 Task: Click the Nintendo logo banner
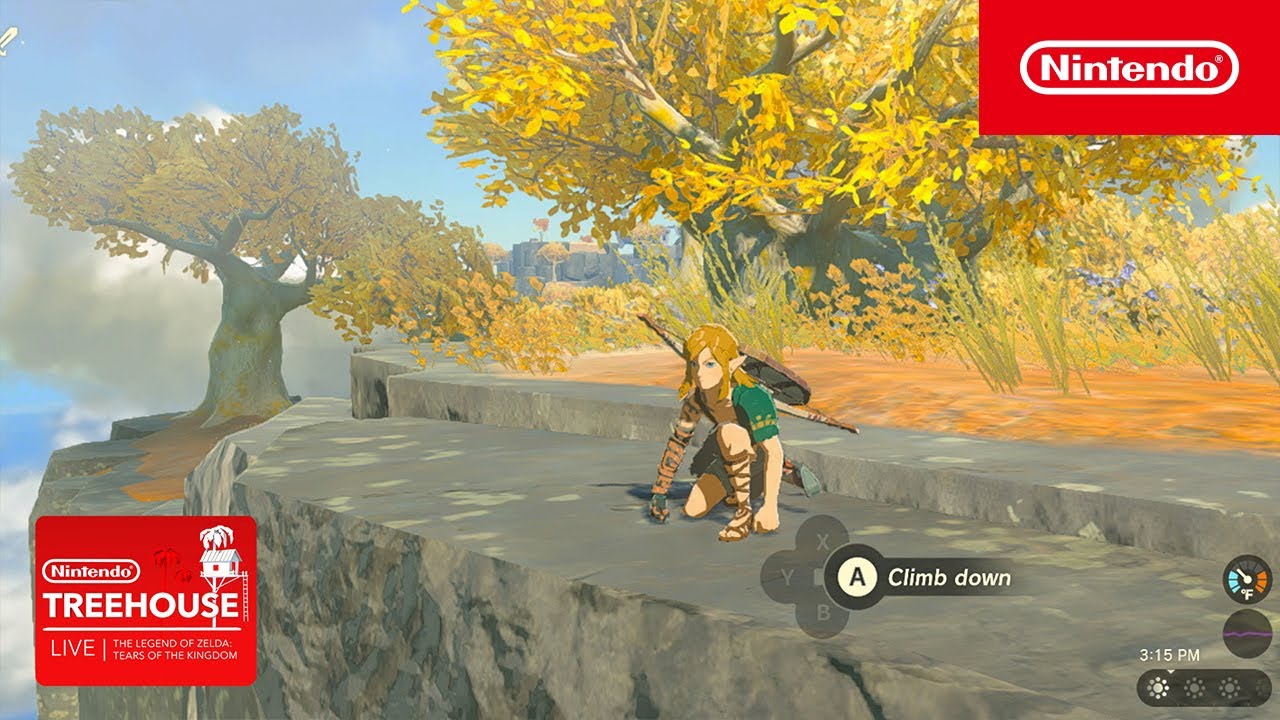(x=1129, y=67)
